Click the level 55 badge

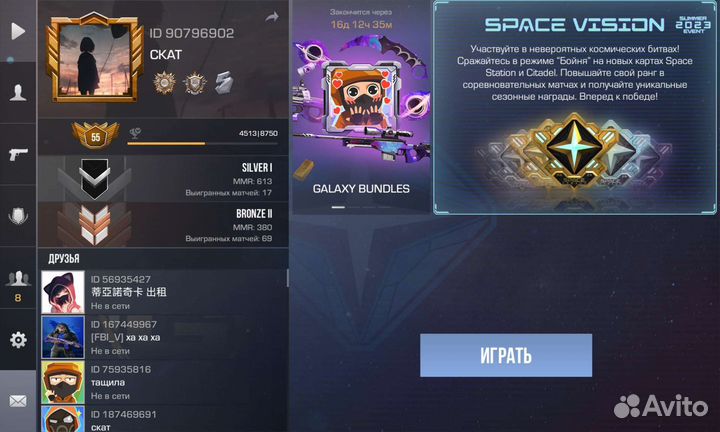click(96, 136)
